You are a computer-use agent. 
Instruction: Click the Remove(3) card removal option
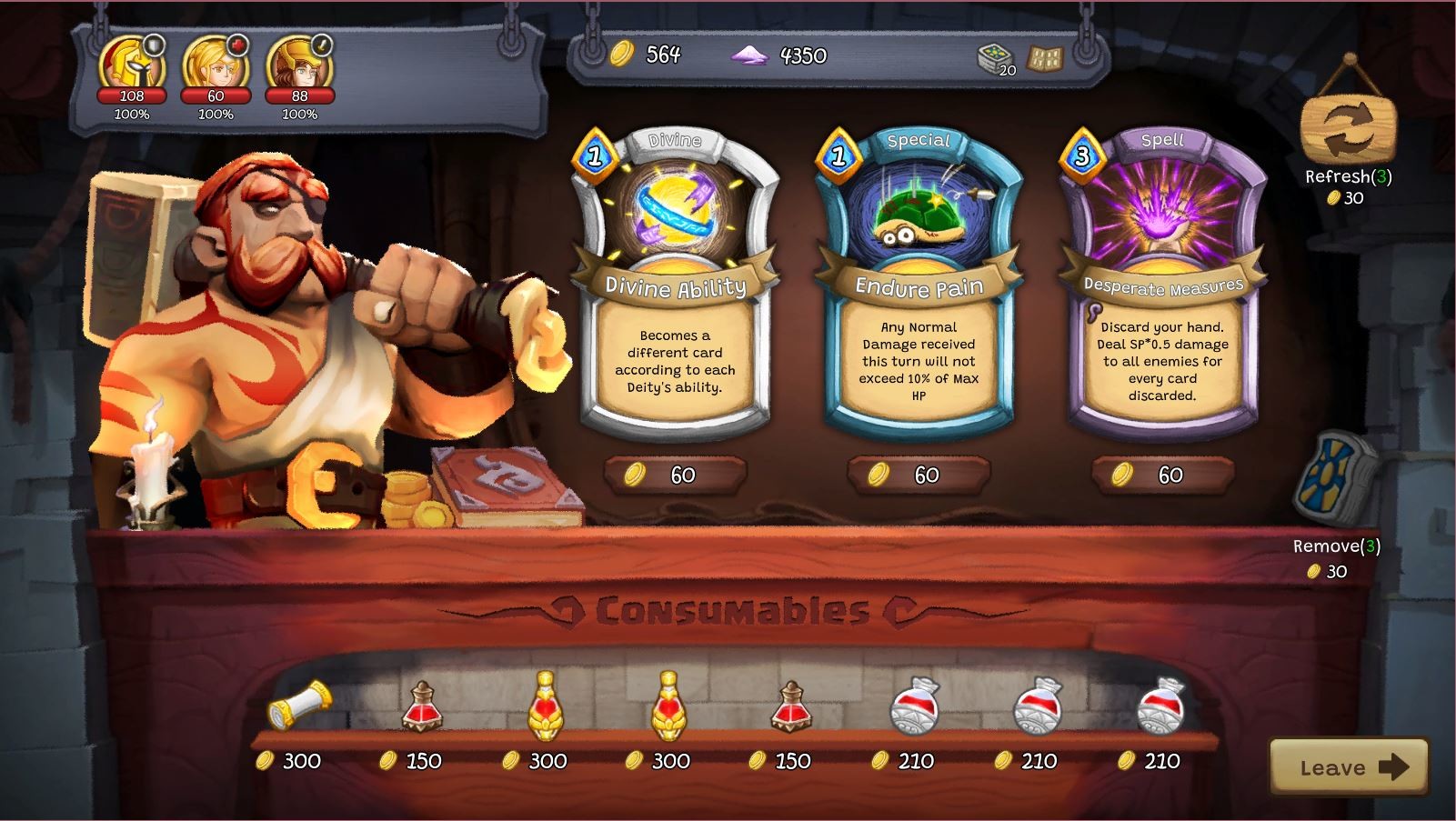pyautogui.click(x=1337, y=547)
